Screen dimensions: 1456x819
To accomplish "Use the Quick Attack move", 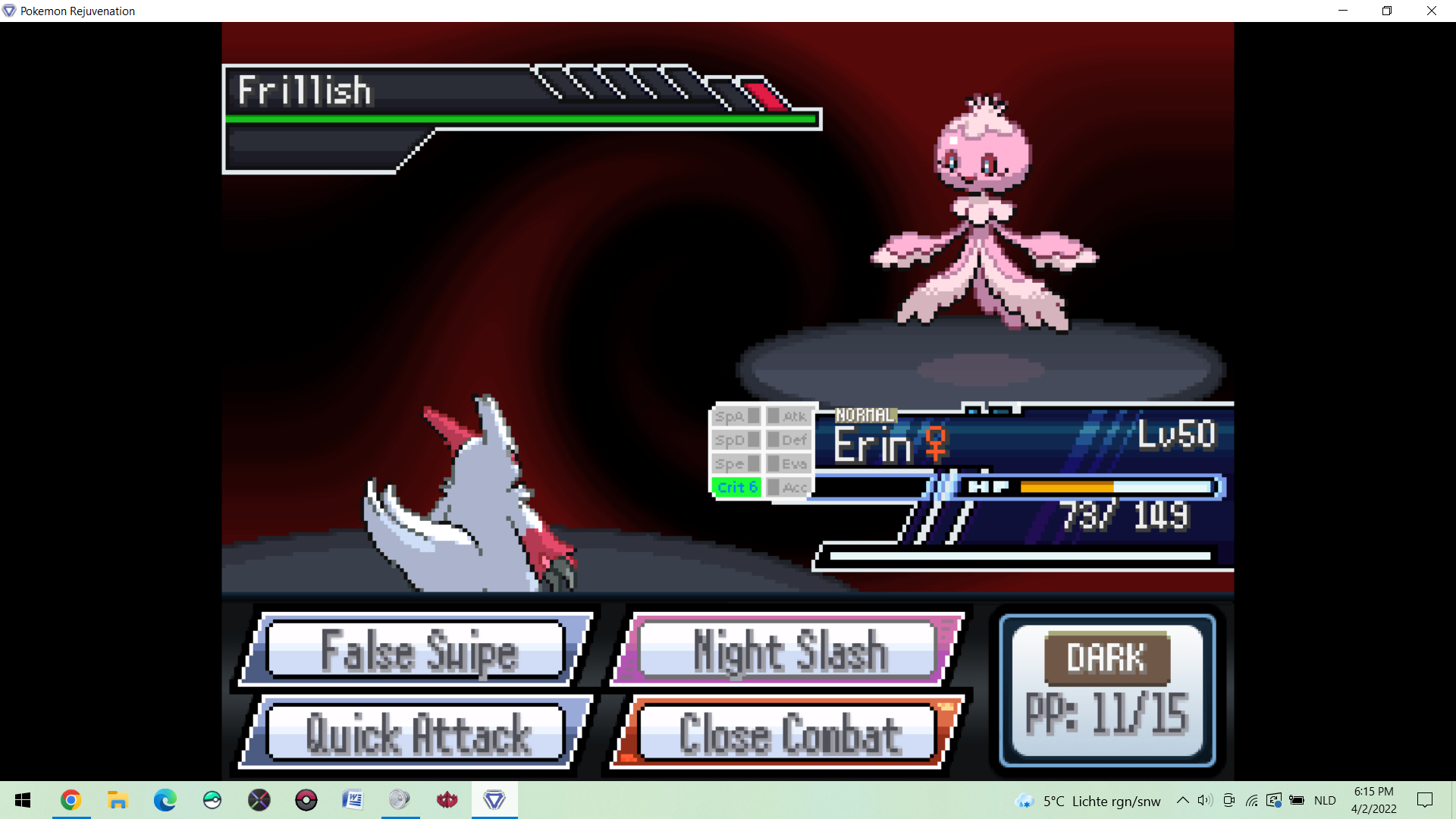I will click(417, 733).
